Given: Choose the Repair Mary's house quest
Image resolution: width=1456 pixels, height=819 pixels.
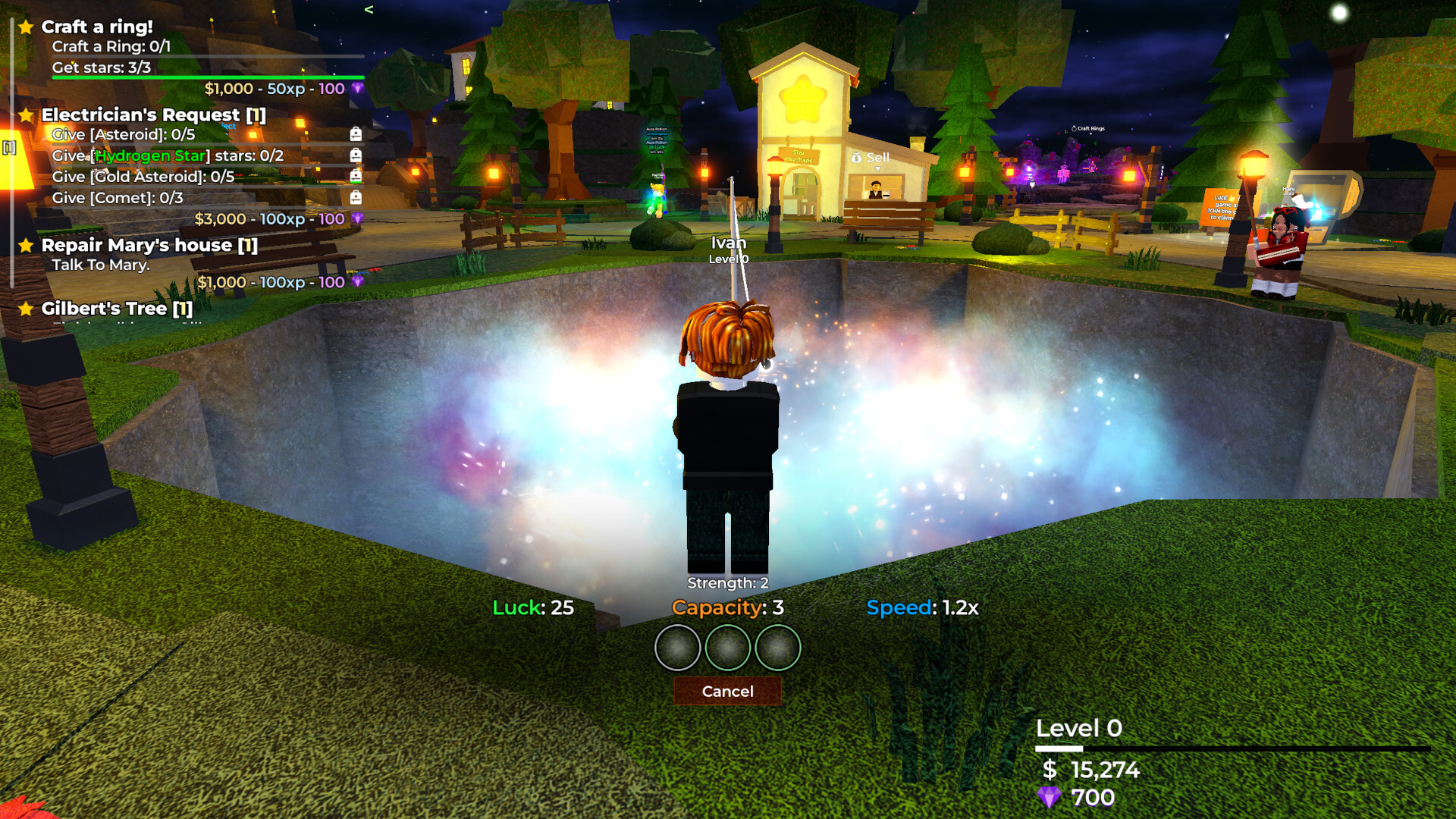Looking at the screenshot, I should click(149, 246).
